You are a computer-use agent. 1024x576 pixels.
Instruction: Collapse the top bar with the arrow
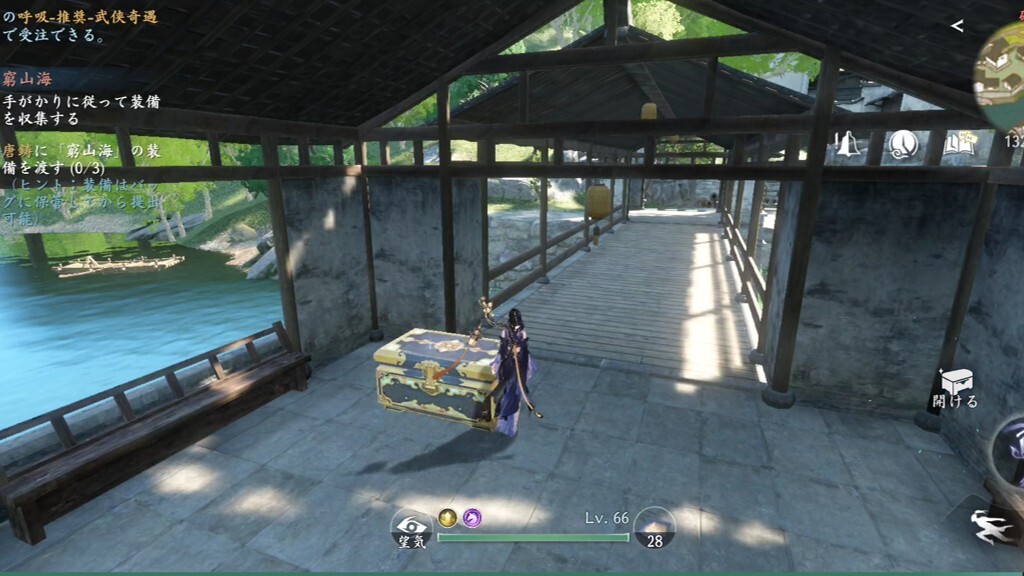[x=957, y=26]
